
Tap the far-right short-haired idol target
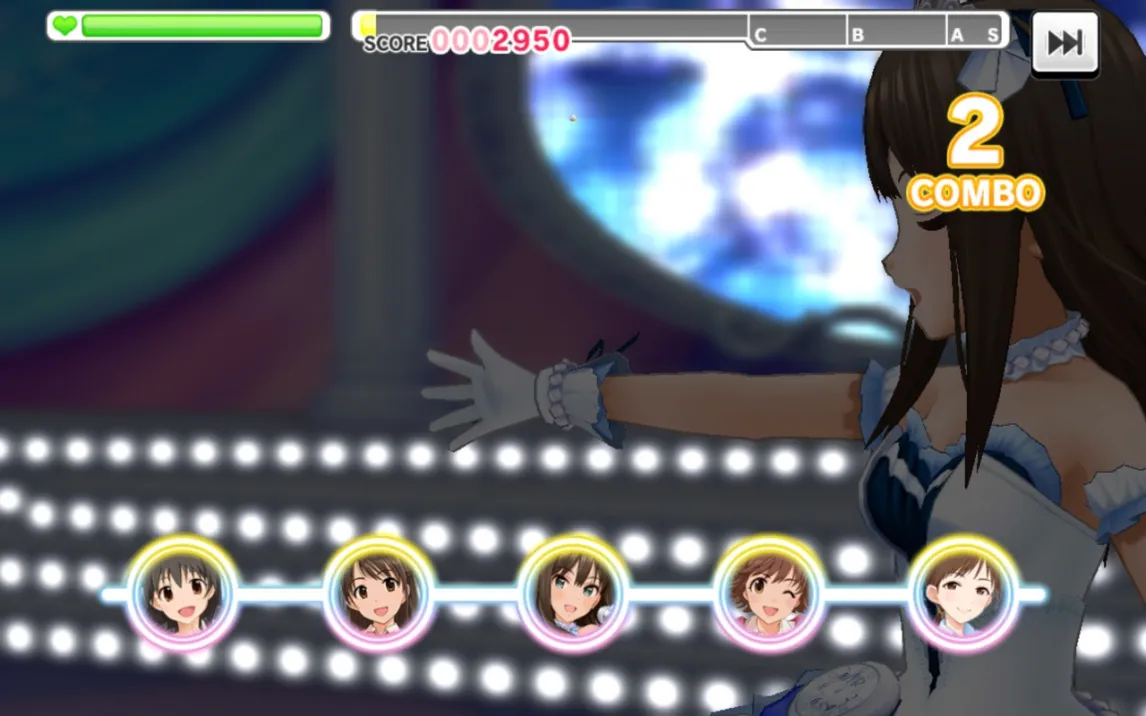[x=963, y=594]
